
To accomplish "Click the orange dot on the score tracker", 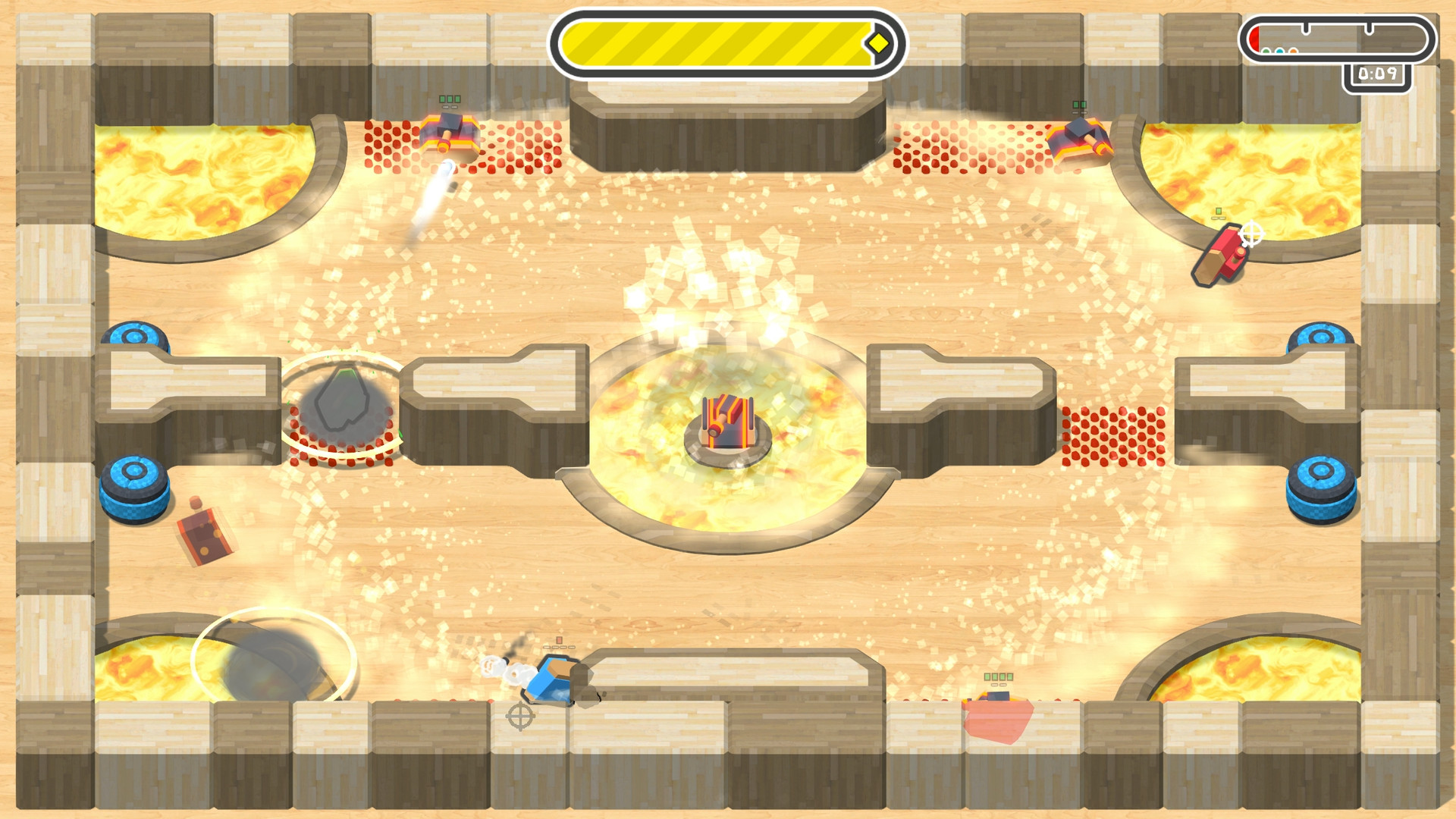I will (1293, 51).
